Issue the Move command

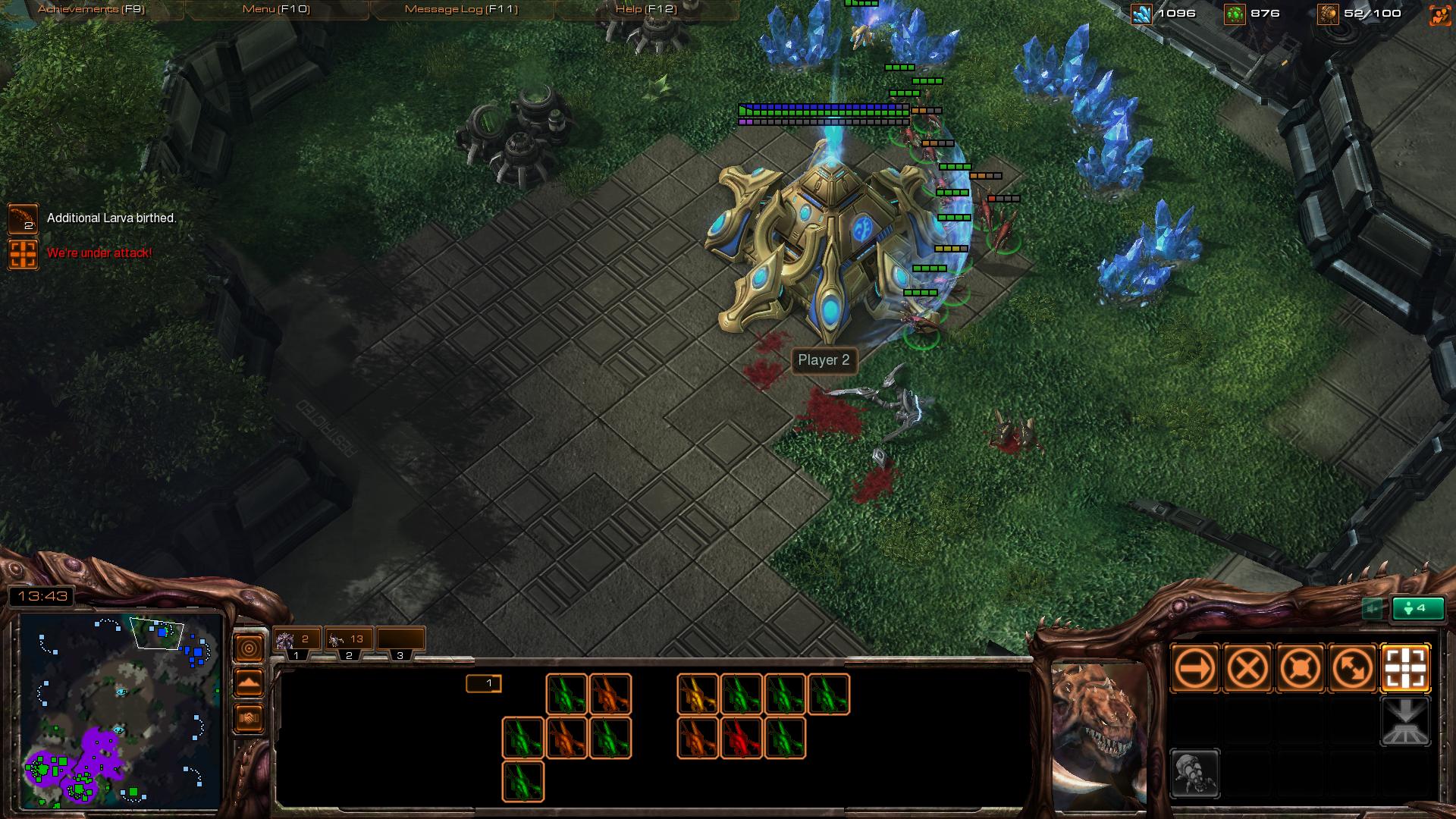click(x=1195, y=669)
